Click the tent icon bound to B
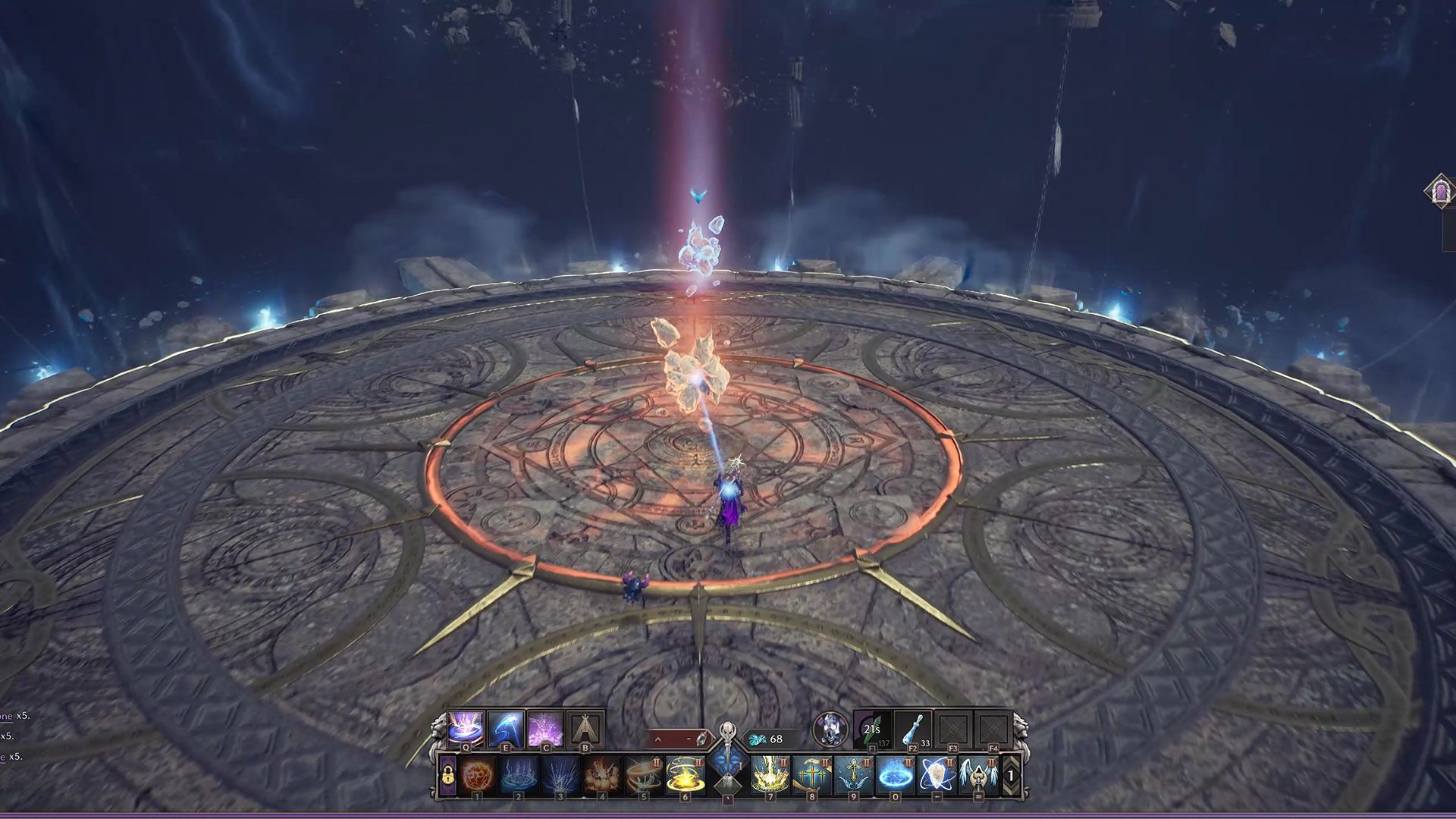 (x=585, y=726)
